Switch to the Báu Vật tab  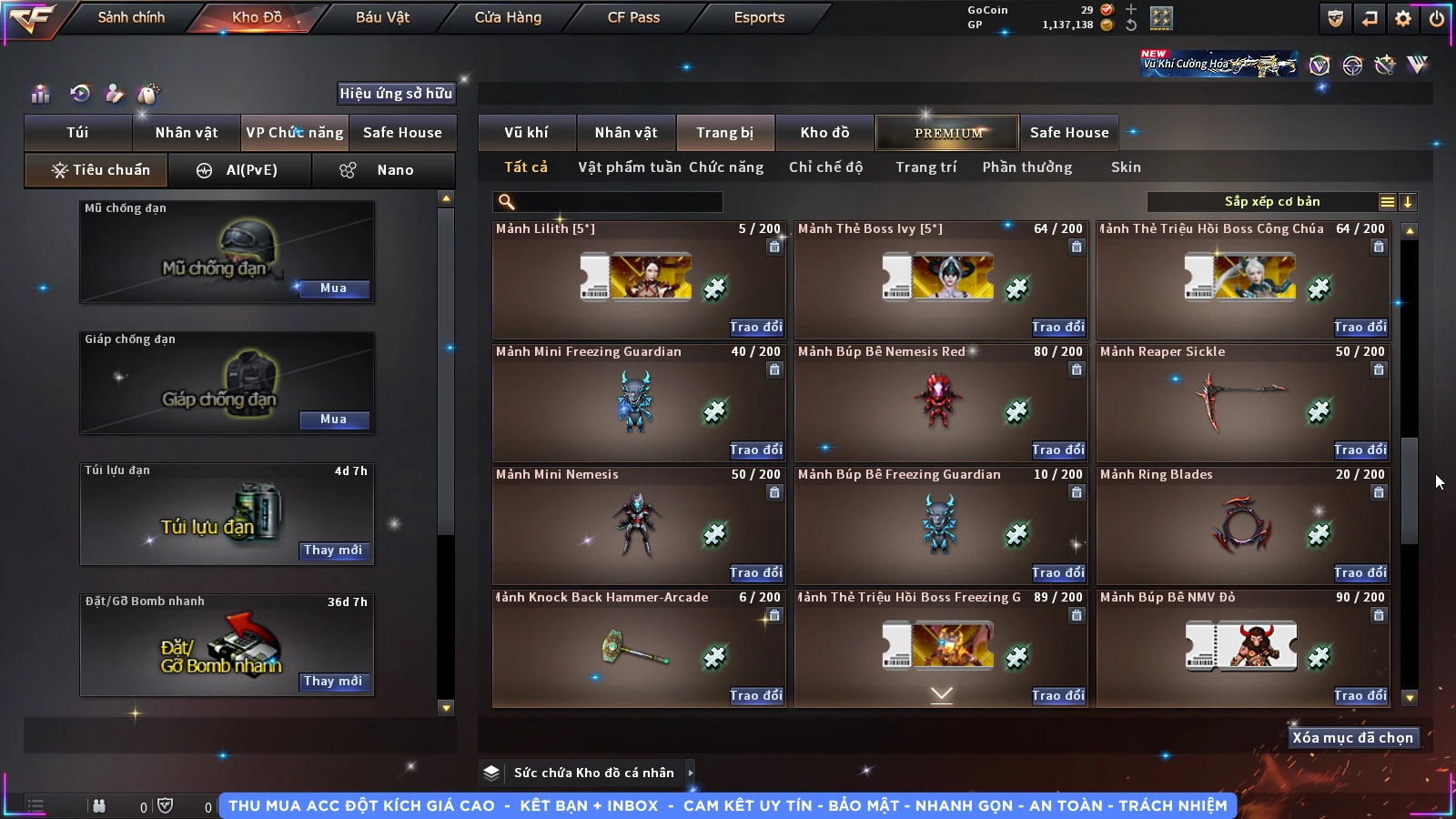[382, 17]
